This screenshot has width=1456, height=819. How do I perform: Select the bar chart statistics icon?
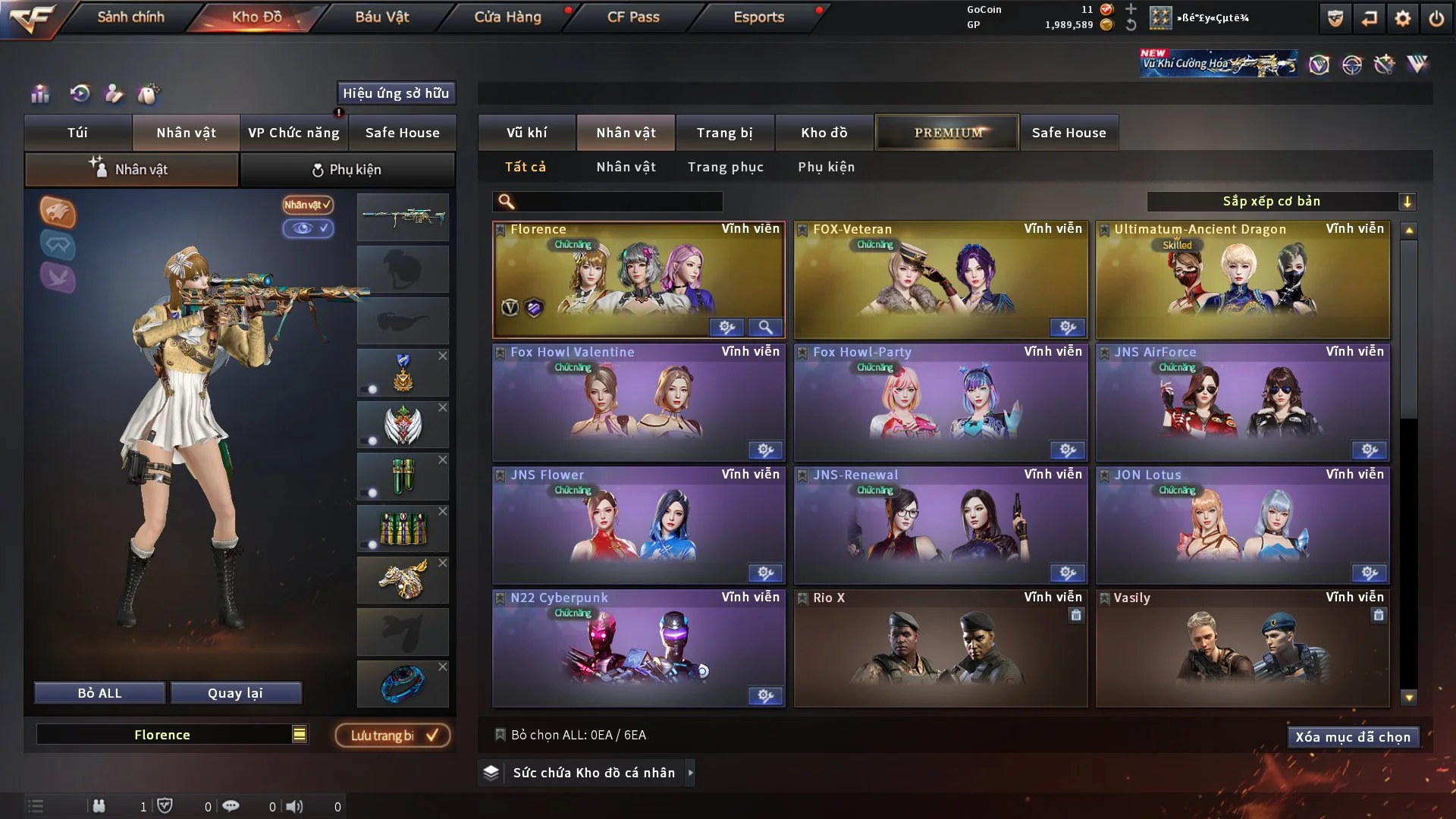tap(39, 94)
